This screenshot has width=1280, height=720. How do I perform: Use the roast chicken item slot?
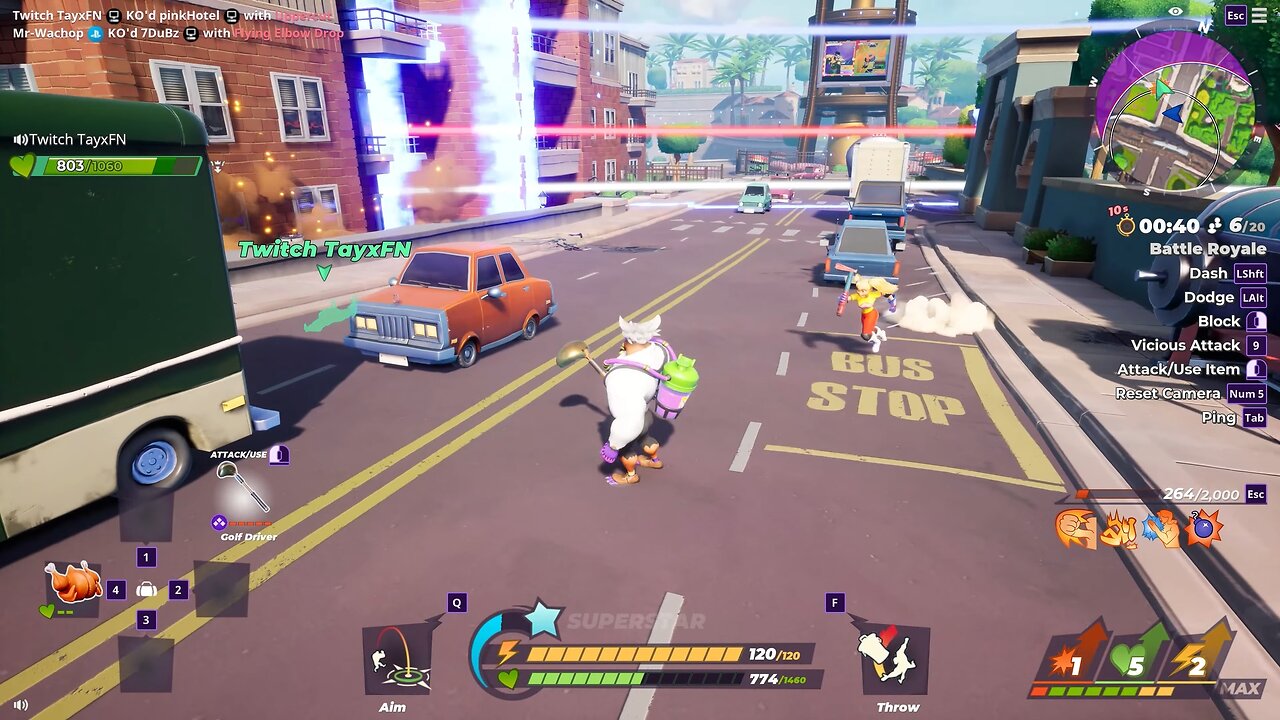pyautogui.click(x=72, y=583)
